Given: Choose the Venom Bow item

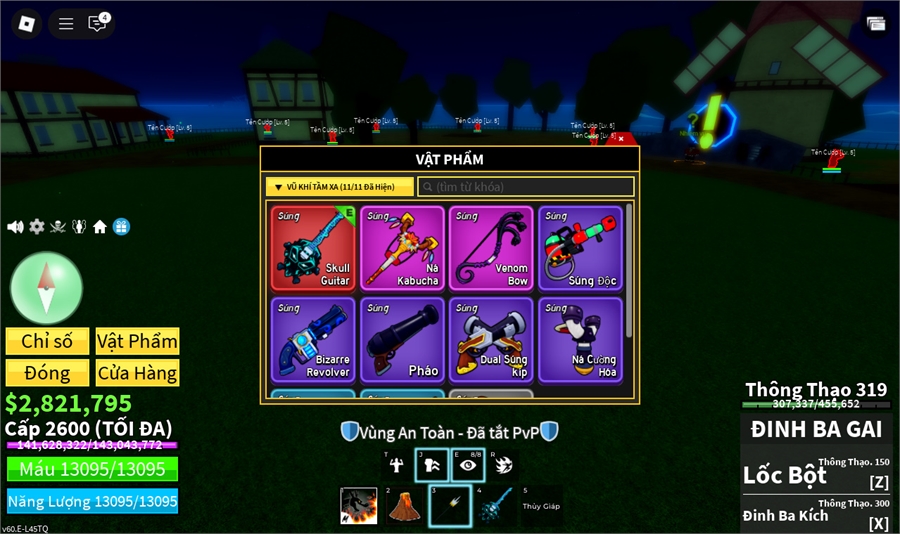Looking at the screenshot, I should (x=490, y=248).
